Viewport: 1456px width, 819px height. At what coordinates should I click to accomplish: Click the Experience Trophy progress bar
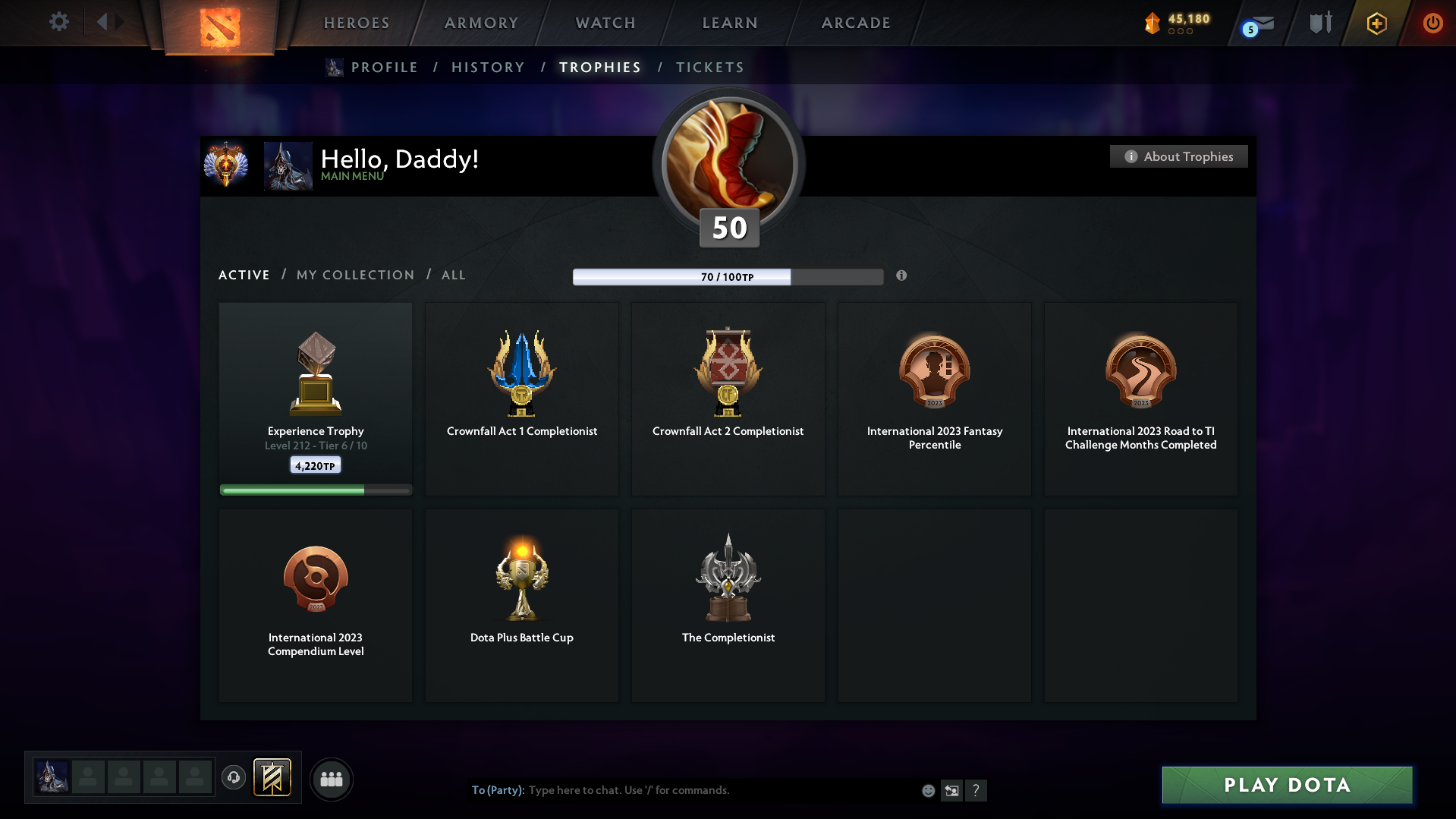[315, 490]
